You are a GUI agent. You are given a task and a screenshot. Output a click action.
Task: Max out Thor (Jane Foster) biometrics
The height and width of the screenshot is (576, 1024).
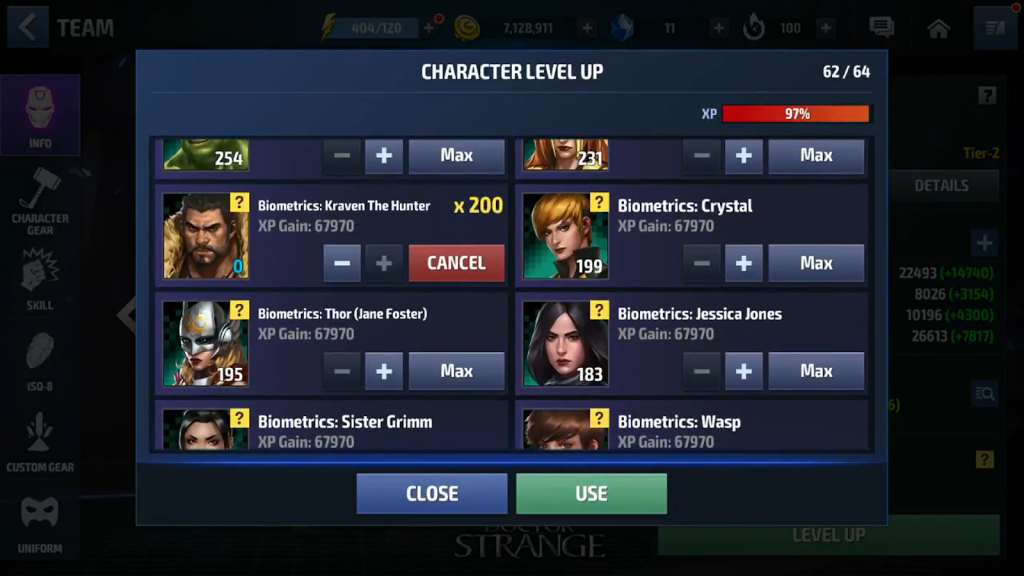(x=456, y=371)
